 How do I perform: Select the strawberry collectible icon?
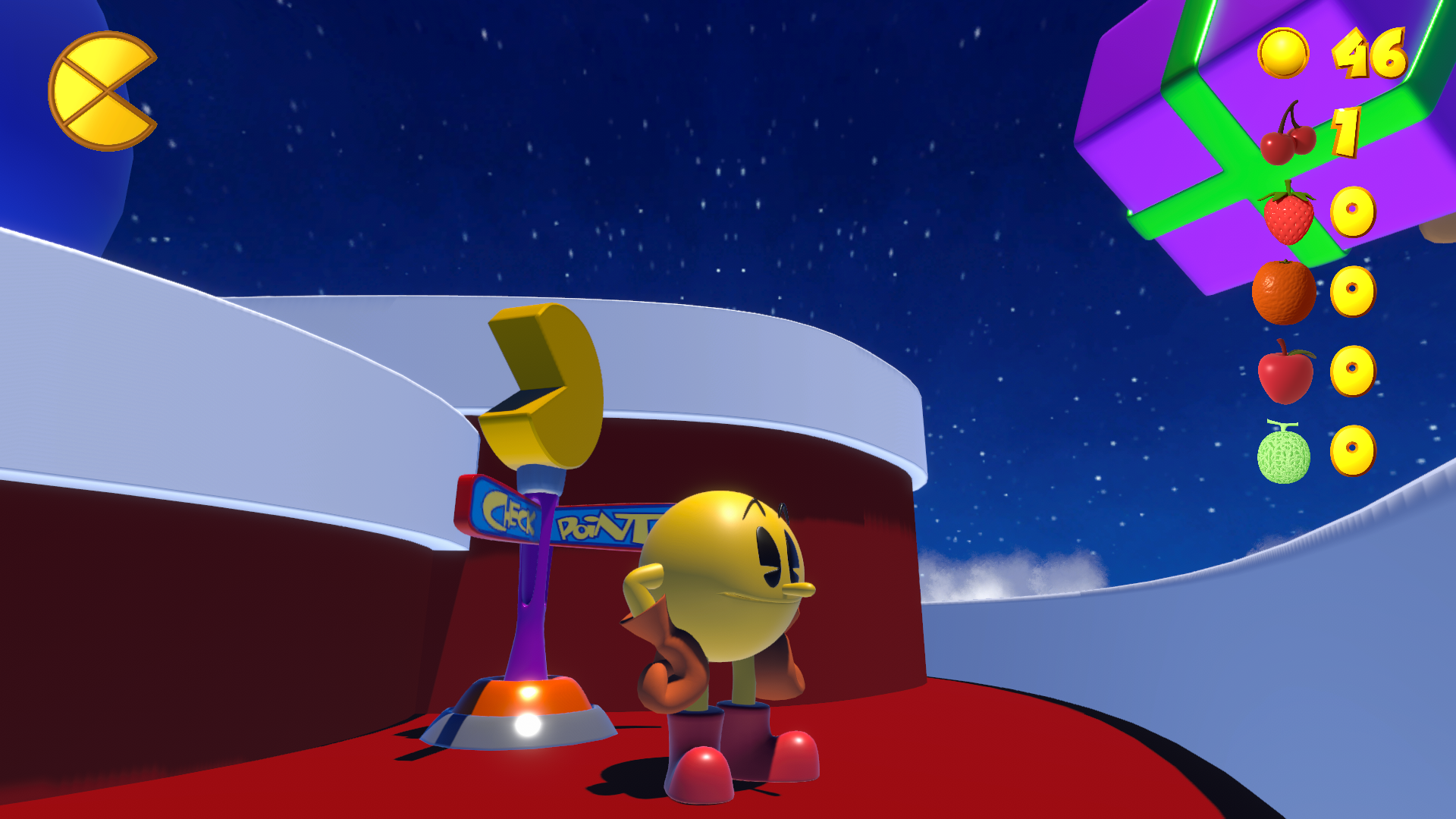point(1287,219)
